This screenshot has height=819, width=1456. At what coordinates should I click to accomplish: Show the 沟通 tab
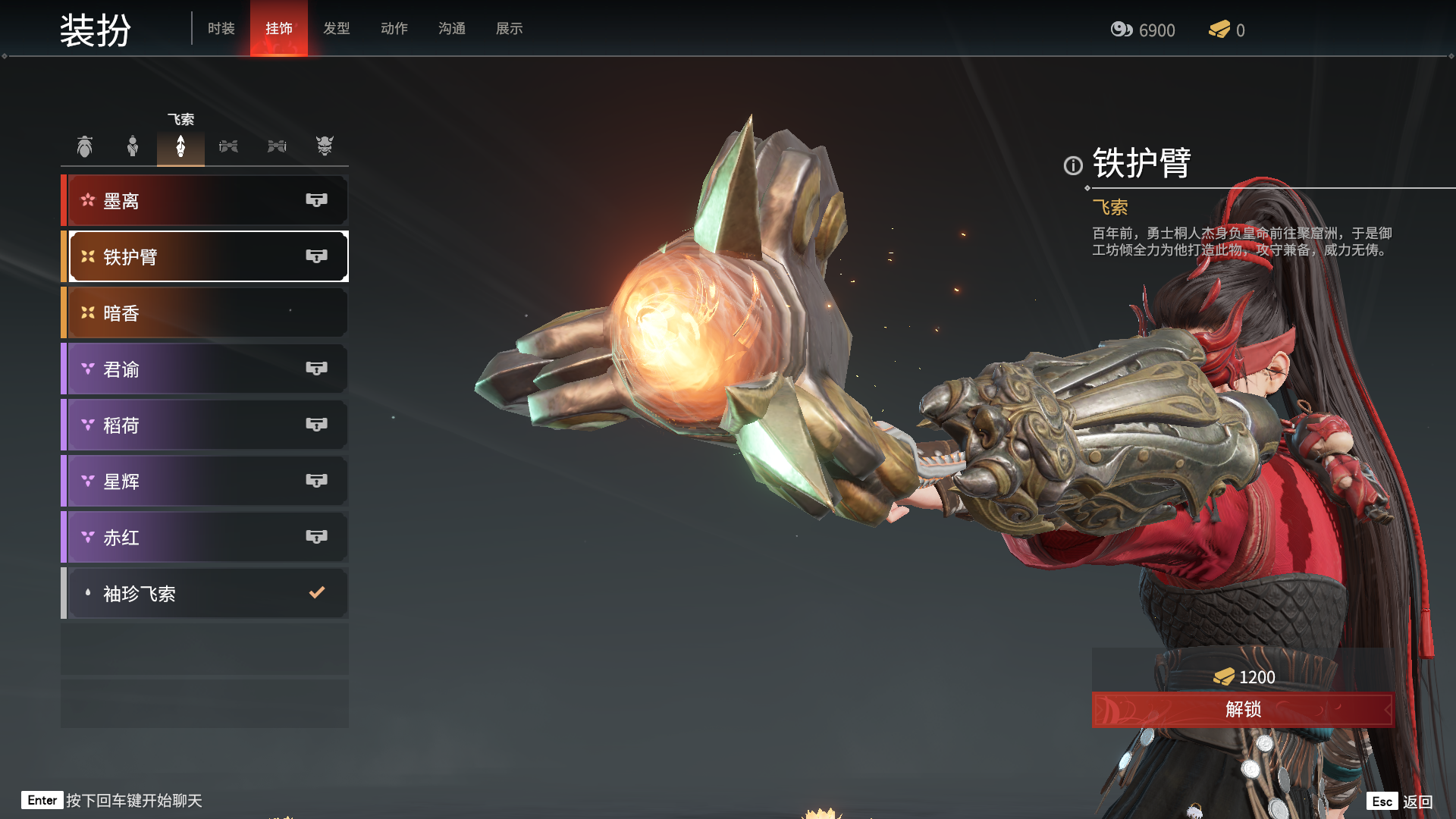tap(451, 29)
